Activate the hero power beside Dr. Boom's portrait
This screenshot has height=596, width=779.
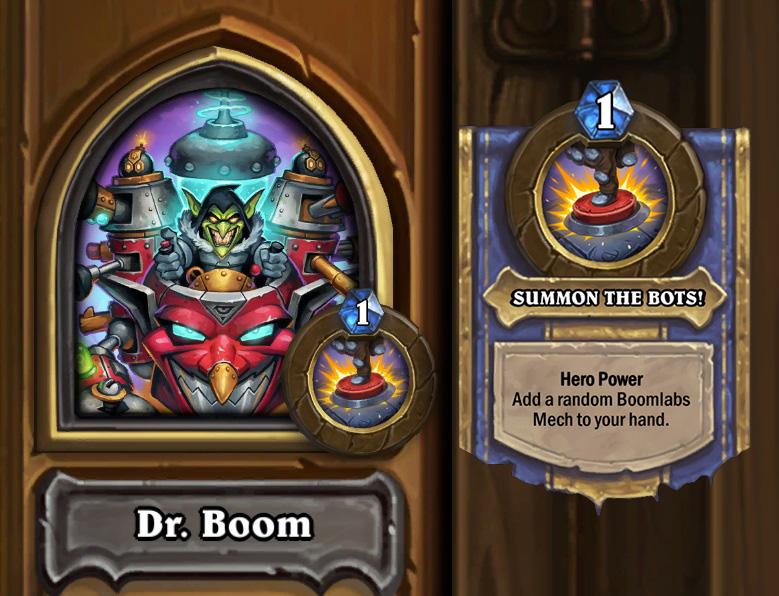(x=358, y=372)
